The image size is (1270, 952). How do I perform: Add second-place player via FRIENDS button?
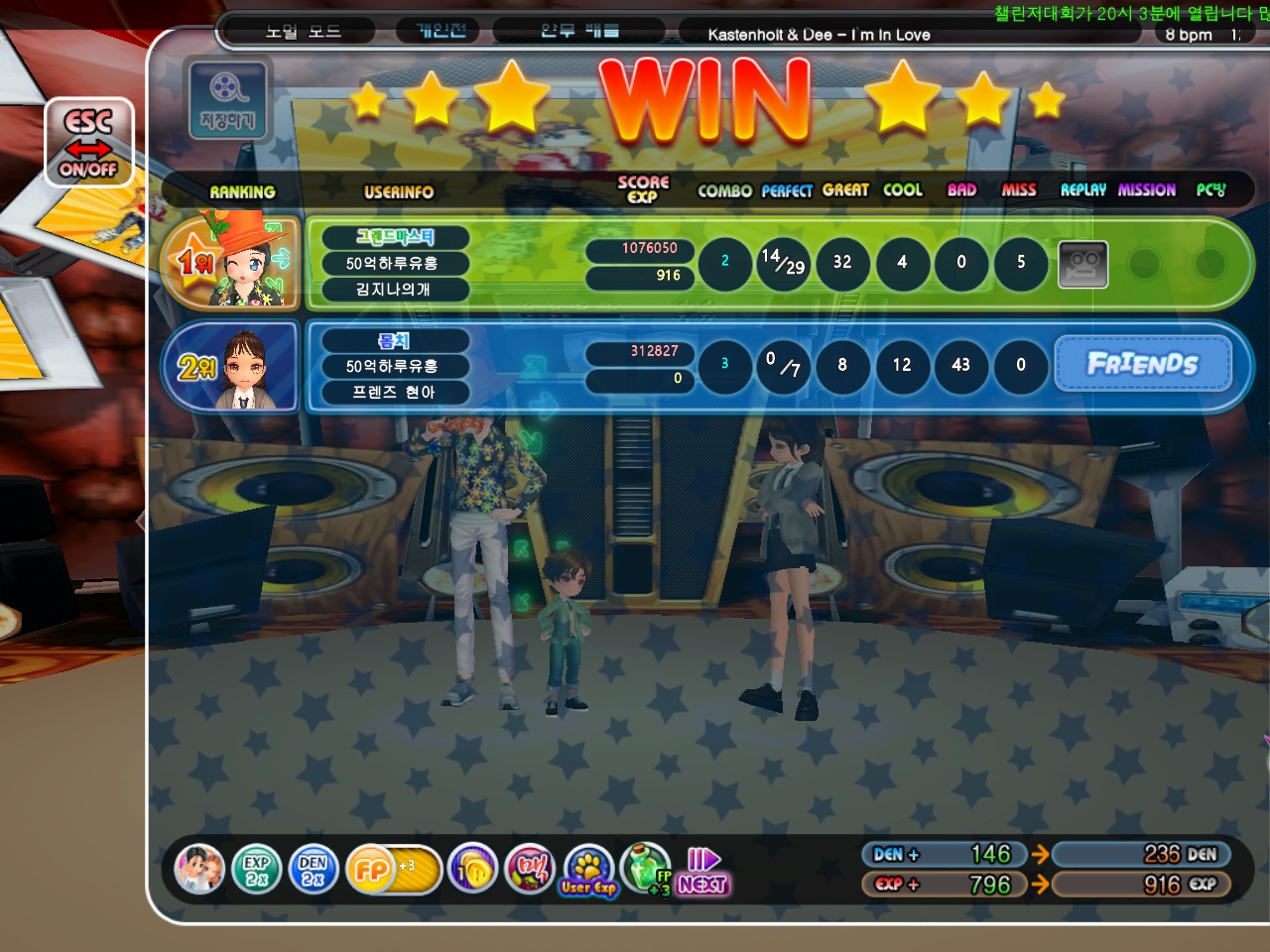coord(1142,364)
